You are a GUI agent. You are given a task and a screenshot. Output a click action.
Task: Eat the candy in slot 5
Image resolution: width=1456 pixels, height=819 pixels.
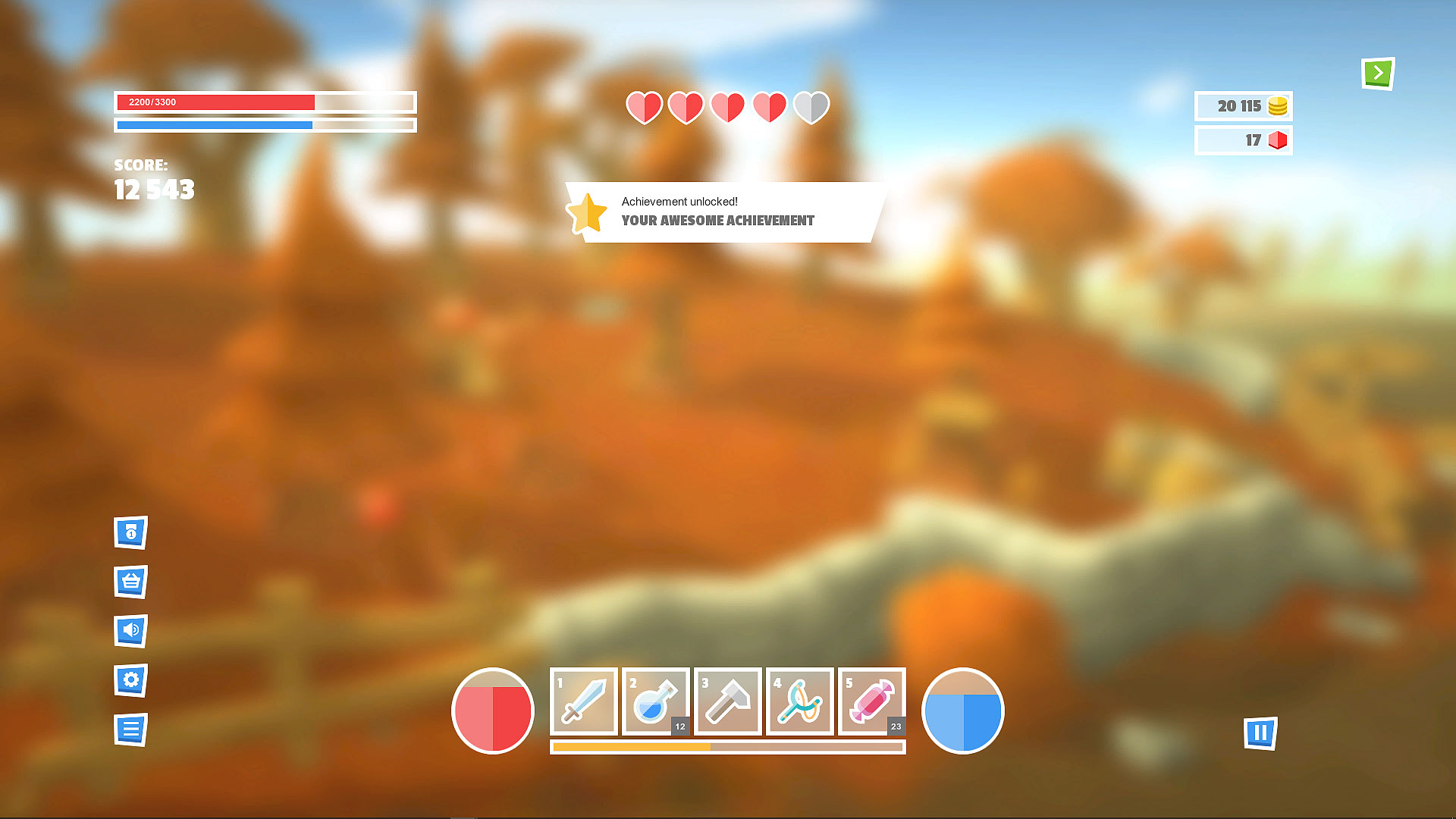pos(871,701)
